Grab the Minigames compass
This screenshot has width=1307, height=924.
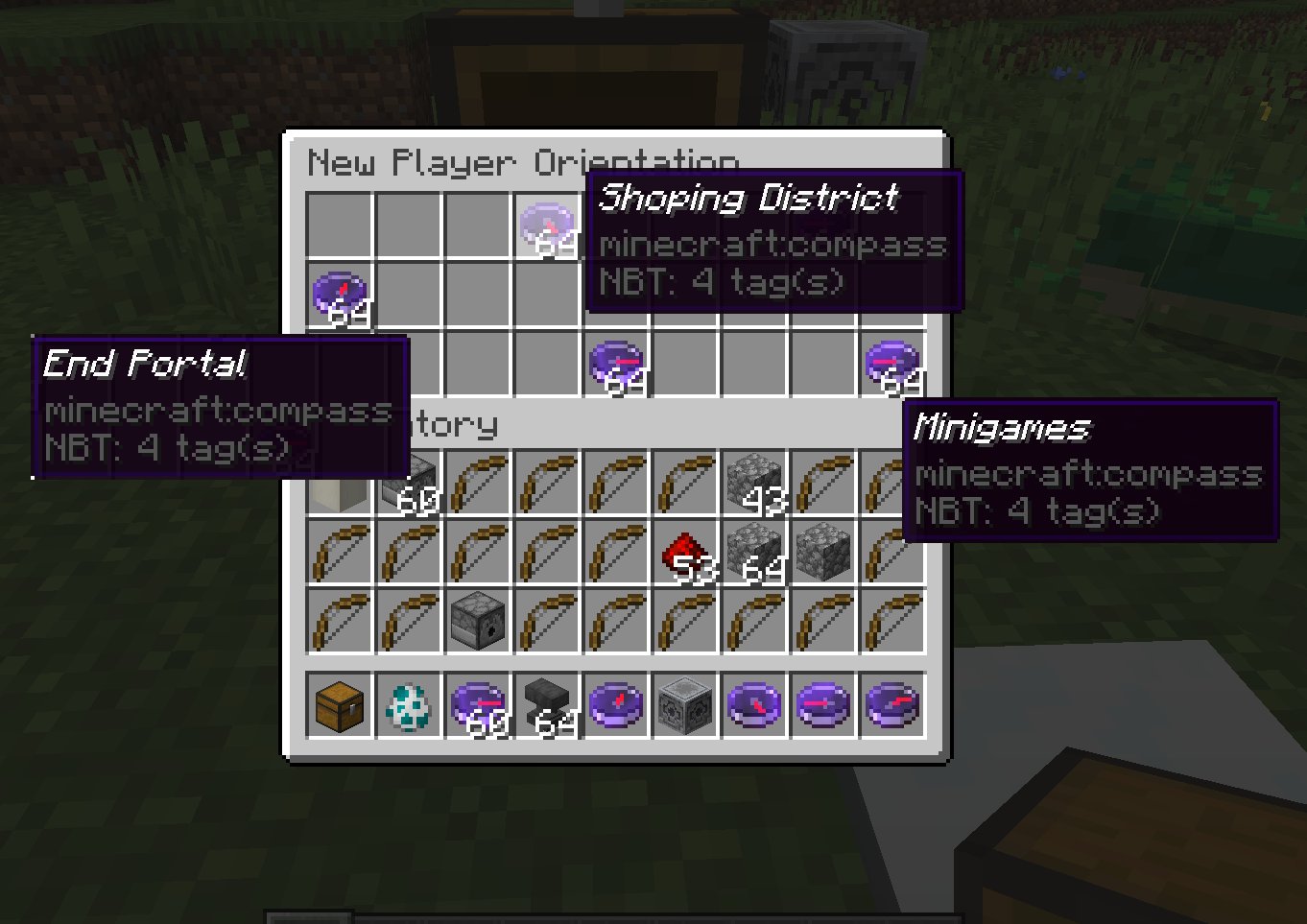892,363
